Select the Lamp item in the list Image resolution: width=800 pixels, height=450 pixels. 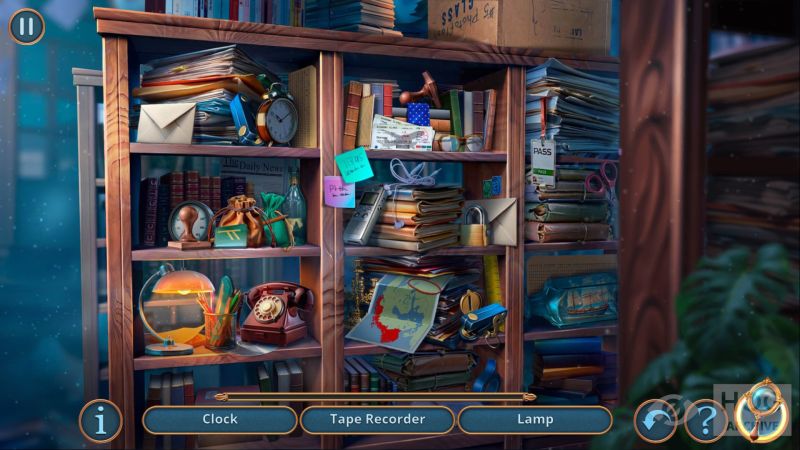pyautogui.click(x=535, y=420)
